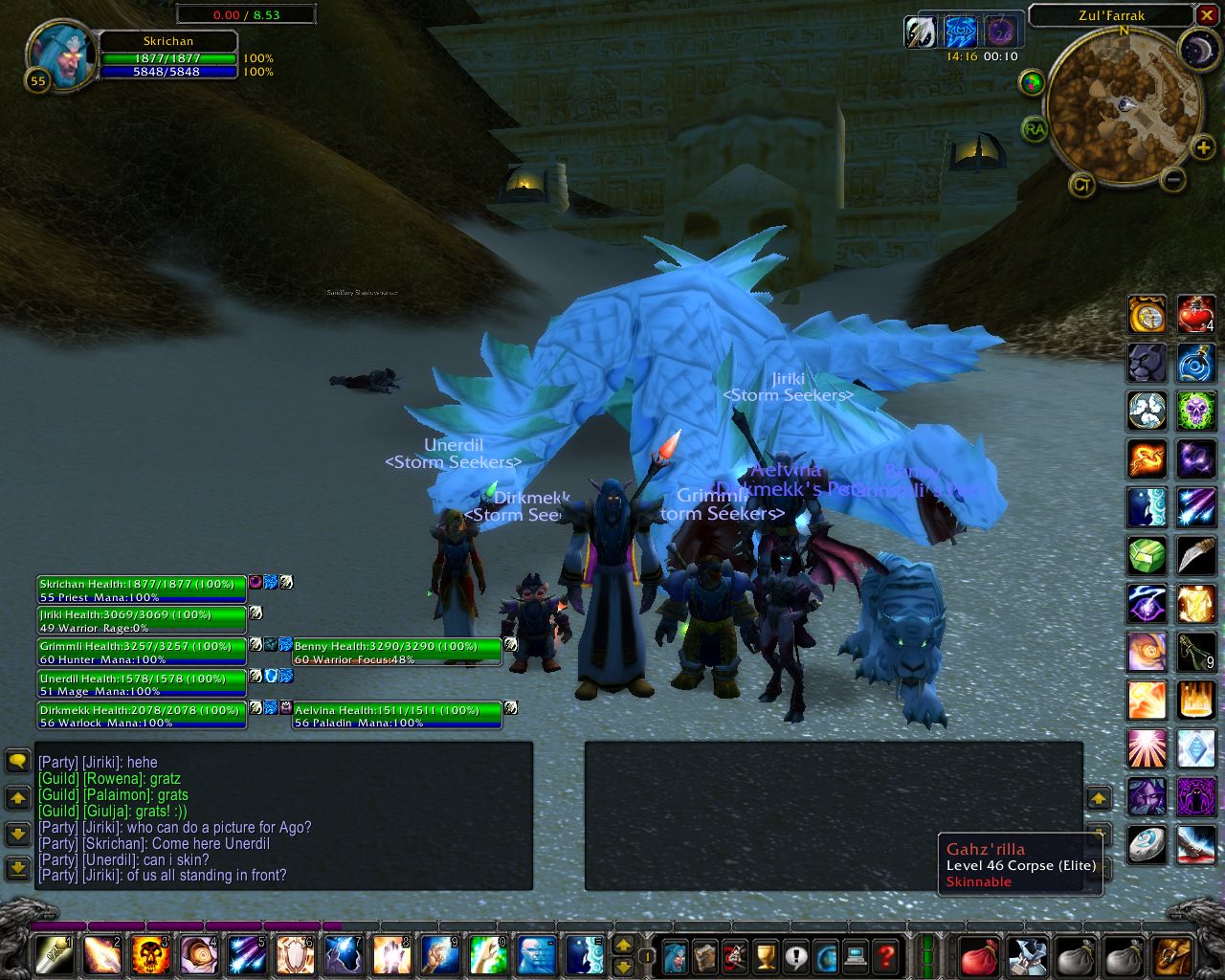Image resolution: width=1225 pixels, height=980 pixels.
Task: Close the Zul'Farrak minimap header
Action: point(1207,15)
